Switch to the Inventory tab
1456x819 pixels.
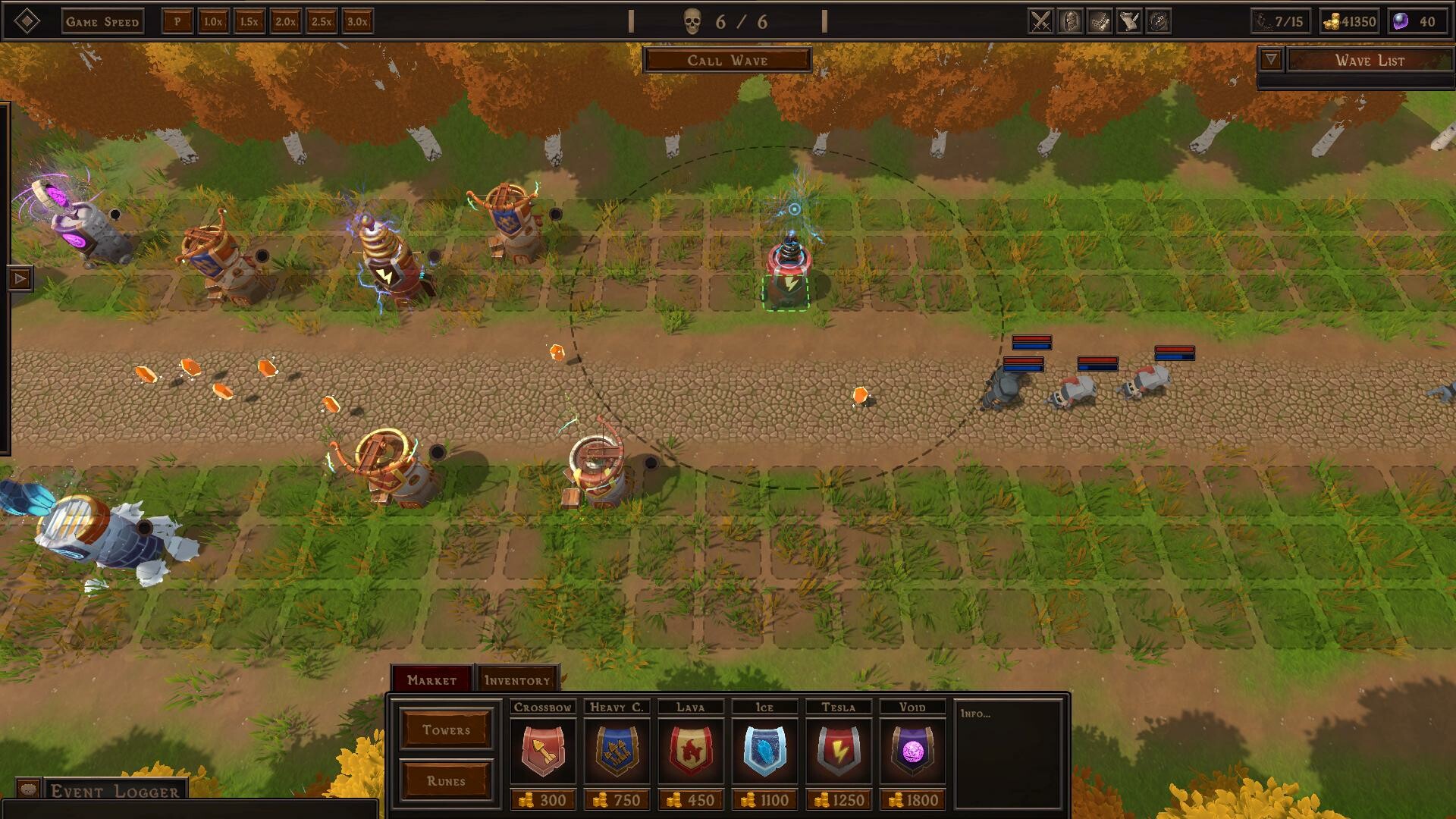[516, 680]
